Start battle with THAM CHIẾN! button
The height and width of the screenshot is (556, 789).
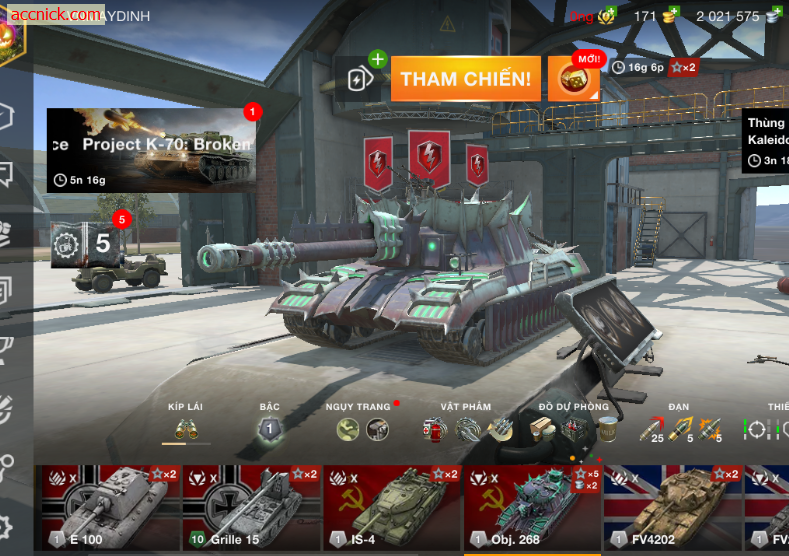[x=465, y=79]
